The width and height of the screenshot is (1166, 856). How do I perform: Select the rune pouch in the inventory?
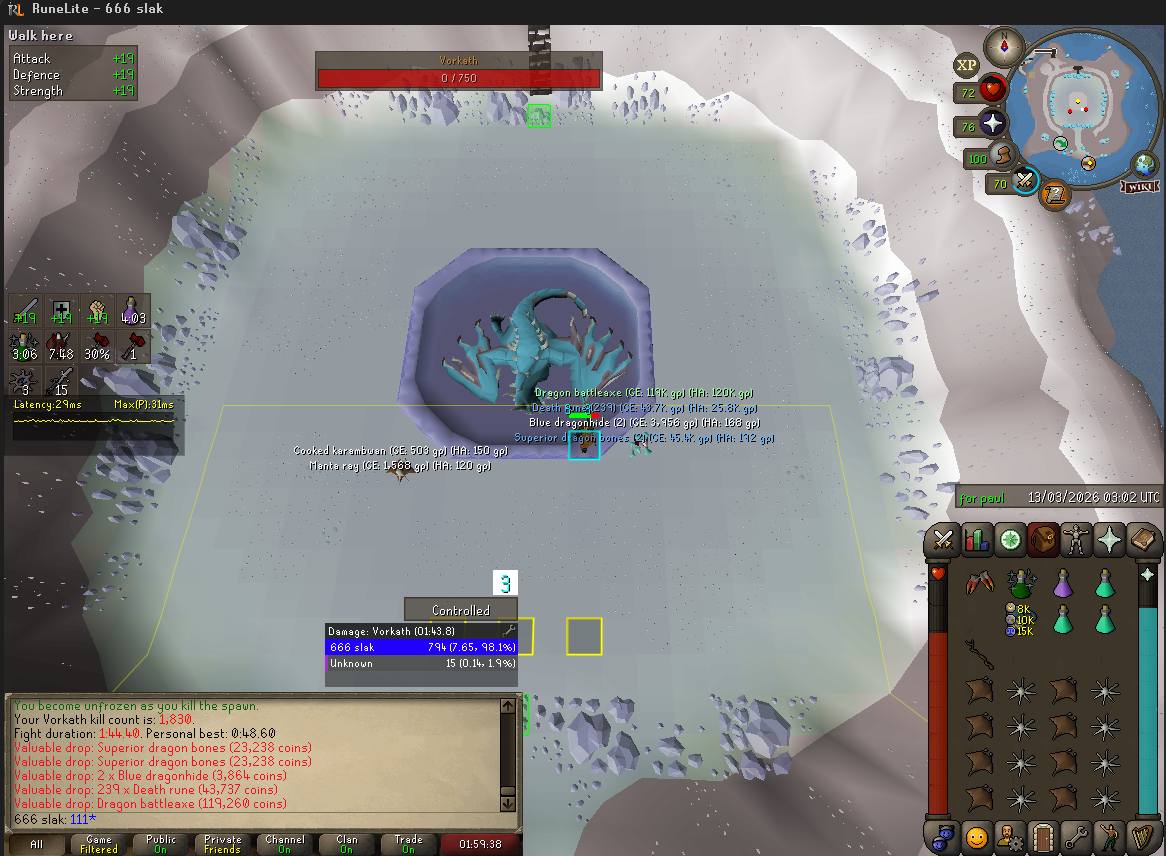(1020, 584)
